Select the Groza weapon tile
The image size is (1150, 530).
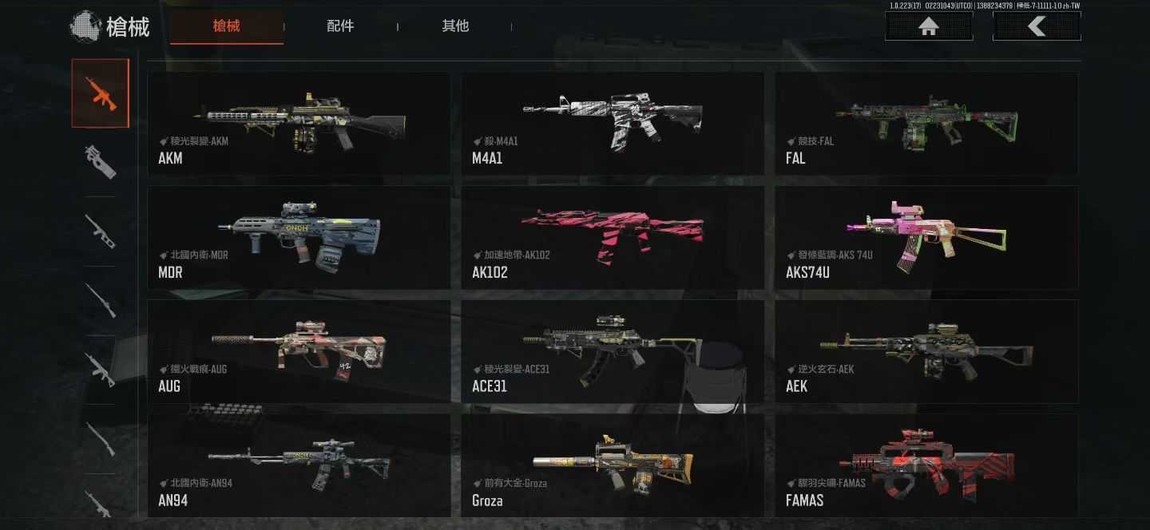point(612,462)
